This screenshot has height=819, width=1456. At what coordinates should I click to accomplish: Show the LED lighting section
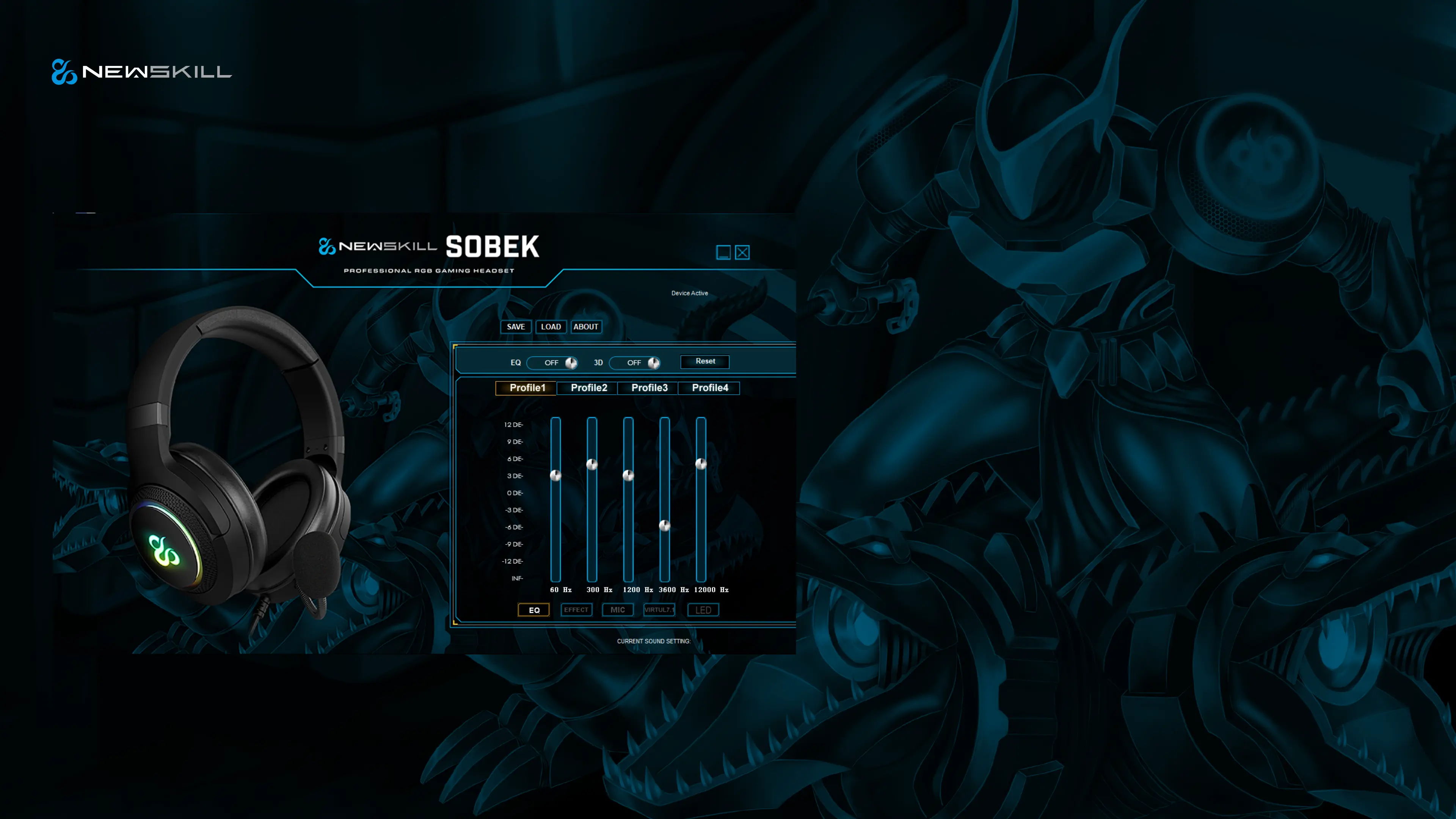[x=703, y=610]
